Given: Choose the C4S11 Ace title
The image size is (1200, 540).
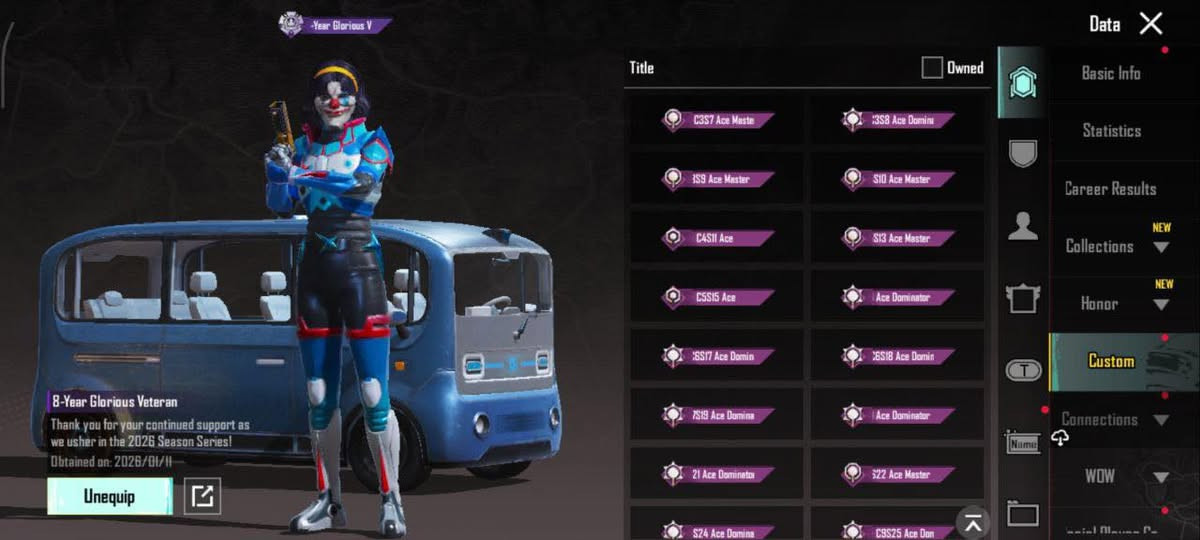Looking at the screenshot, I should (717, 238).
